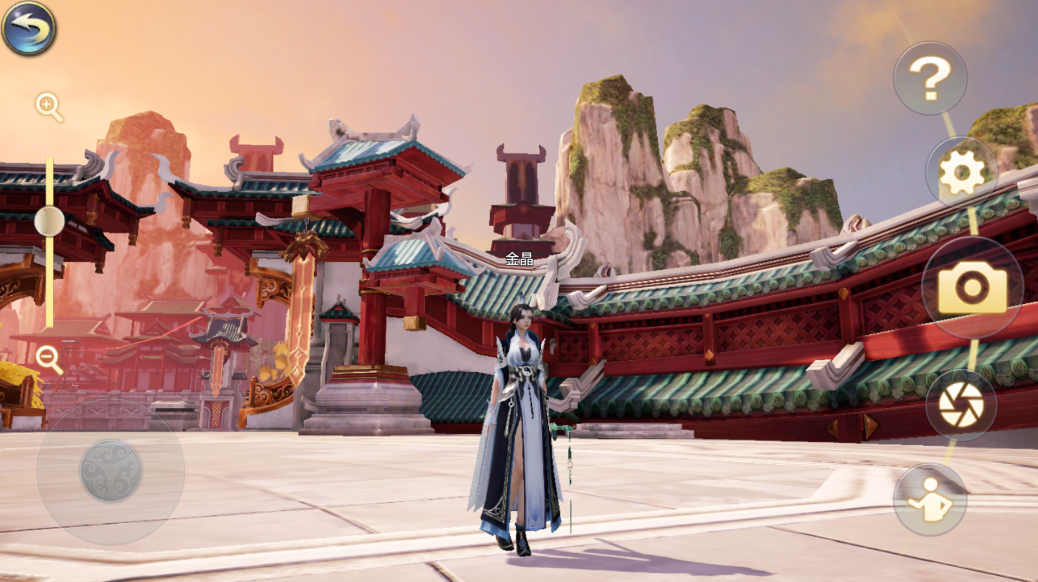Click the camera zoom slider handle
This screenshot has width=1038, height=582.
coord(49,220)
